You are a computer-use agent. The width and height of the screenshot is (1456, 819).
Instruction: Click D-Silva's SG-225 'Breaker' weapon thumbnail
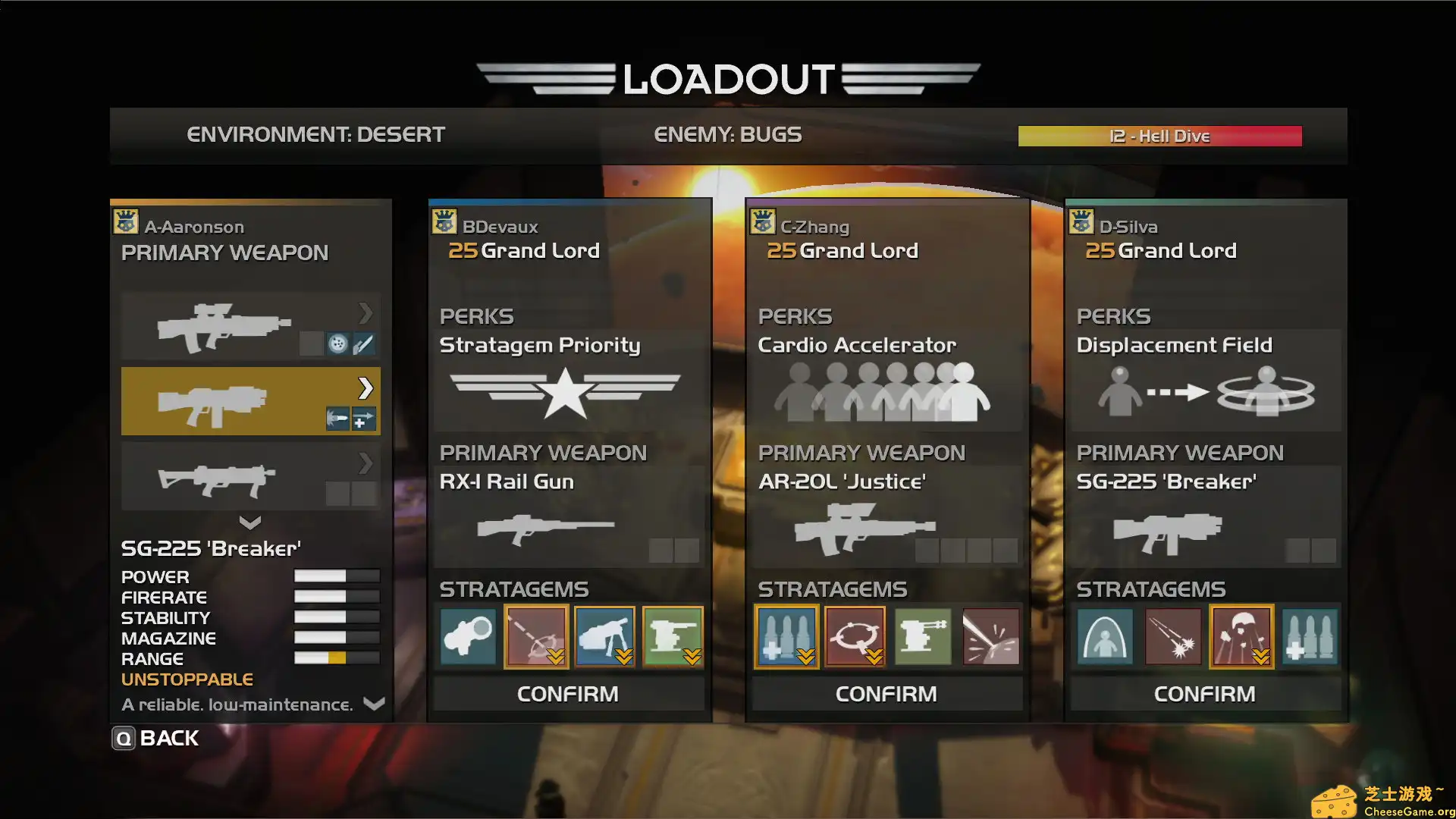(x=1168, y=529)
